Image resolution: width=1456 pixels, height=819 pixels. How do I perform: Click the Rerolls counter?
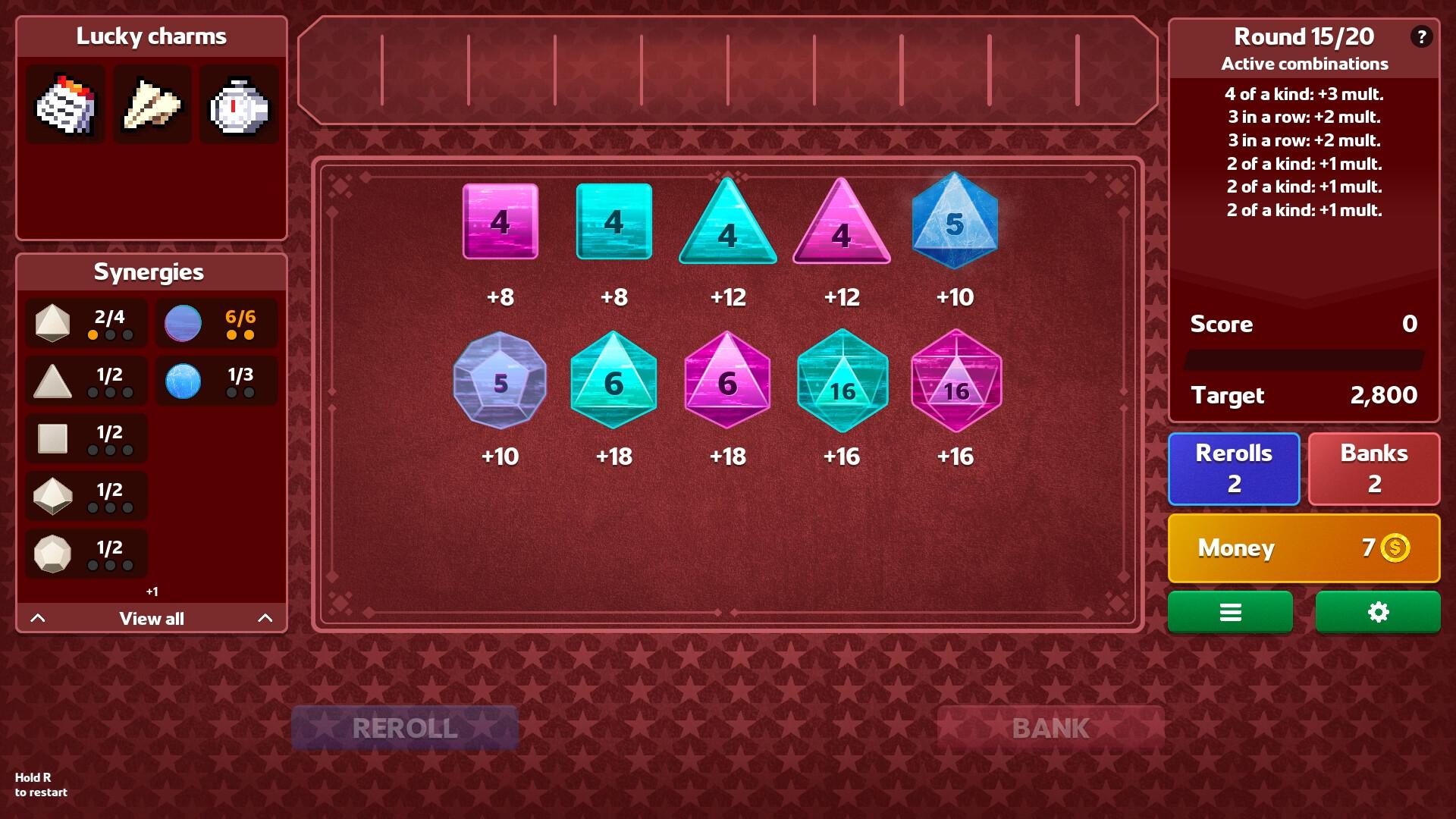(x=1234, y=468)
